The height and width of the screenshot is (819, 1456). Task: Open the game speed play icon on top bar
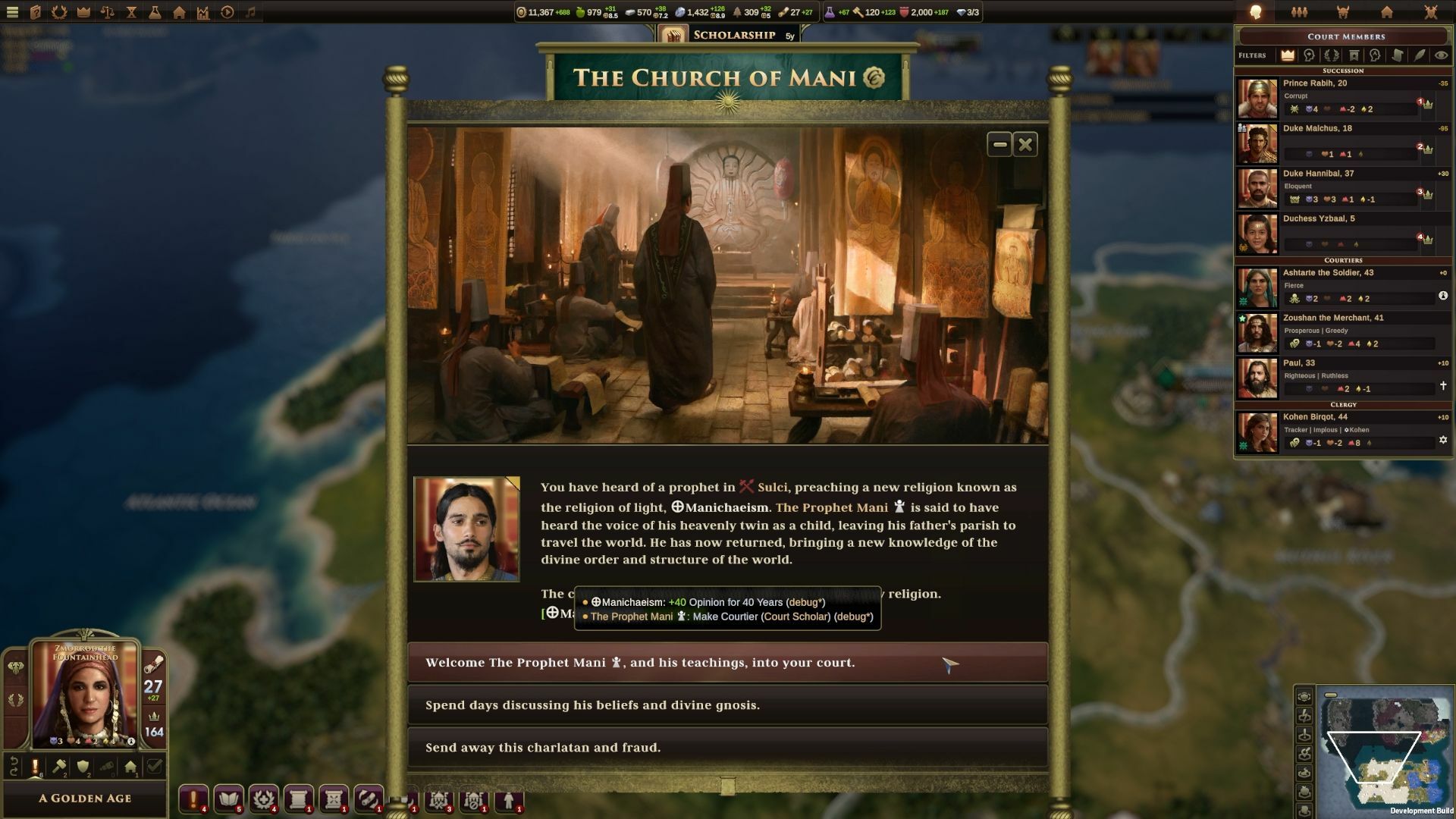point(227,12)
